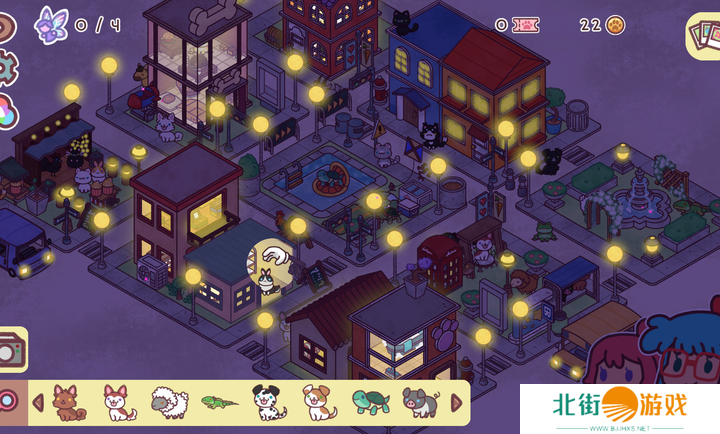Open the rainbow color palette button
720x434 pixels.
(6, 112)
